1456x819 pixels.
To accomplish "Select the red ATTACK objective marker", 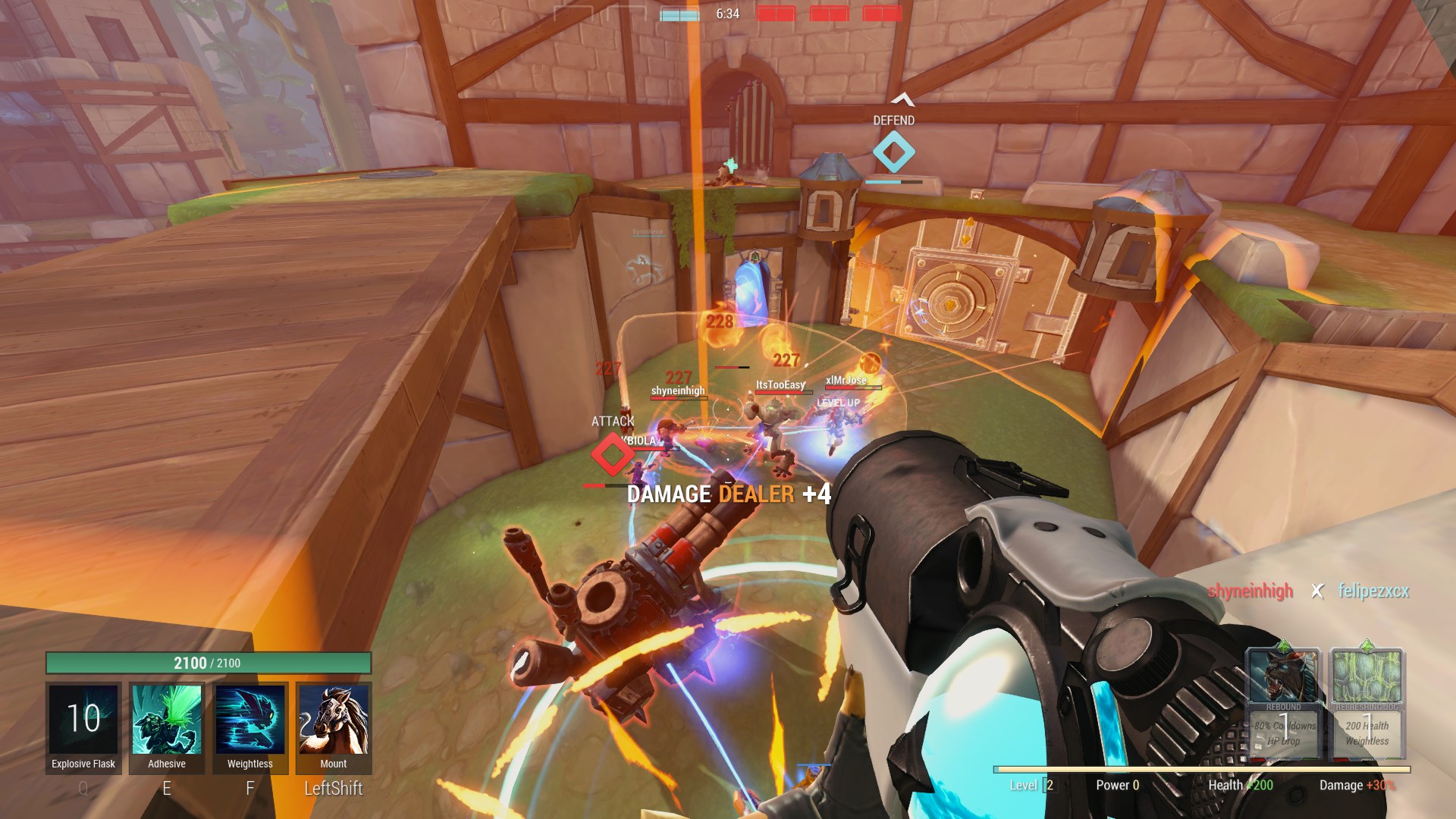I will click(612, 454).
